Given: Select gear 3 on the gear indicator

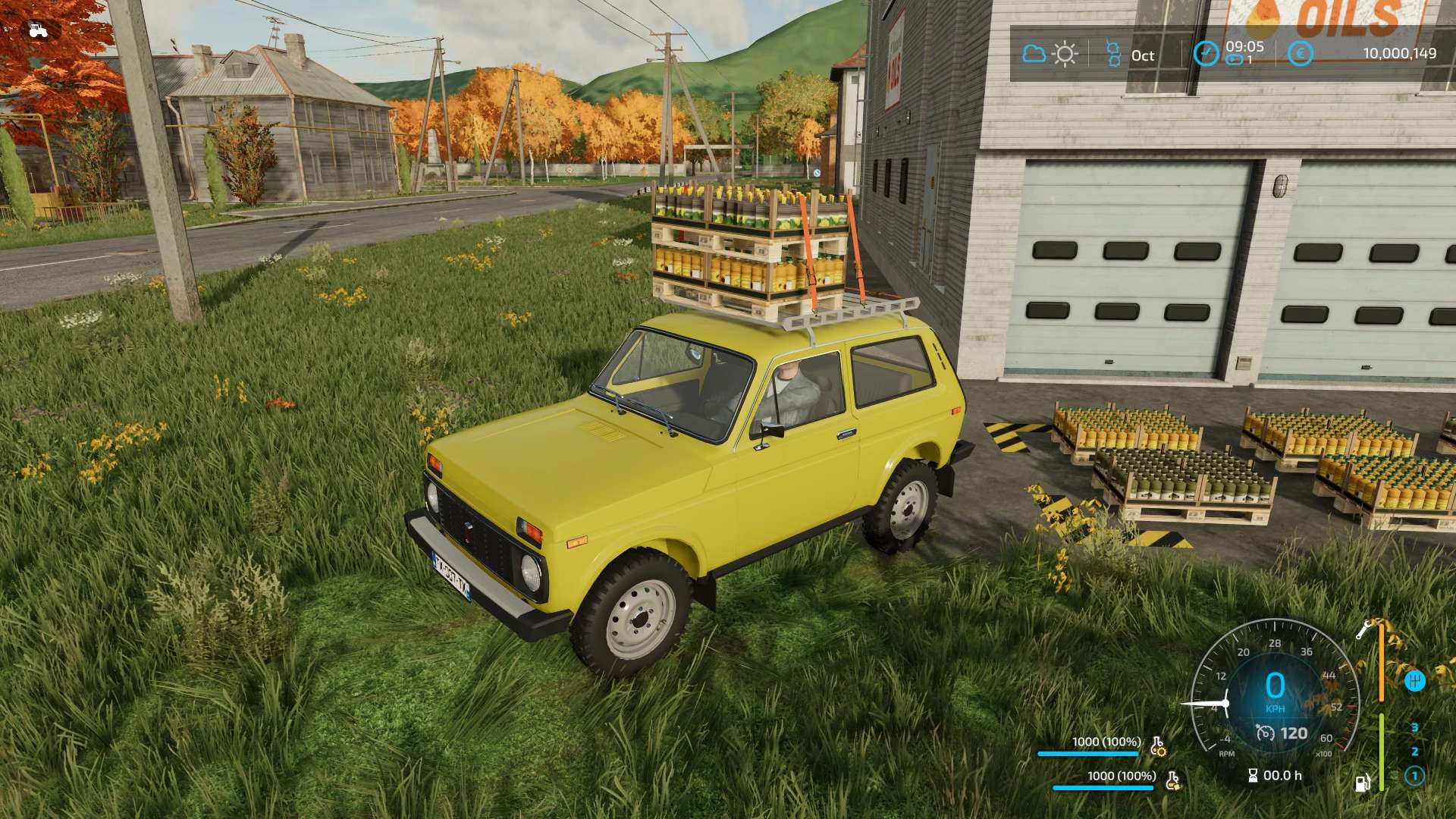Looking at the screenshot, I should pyautogui.click(x=1414, y=728).
